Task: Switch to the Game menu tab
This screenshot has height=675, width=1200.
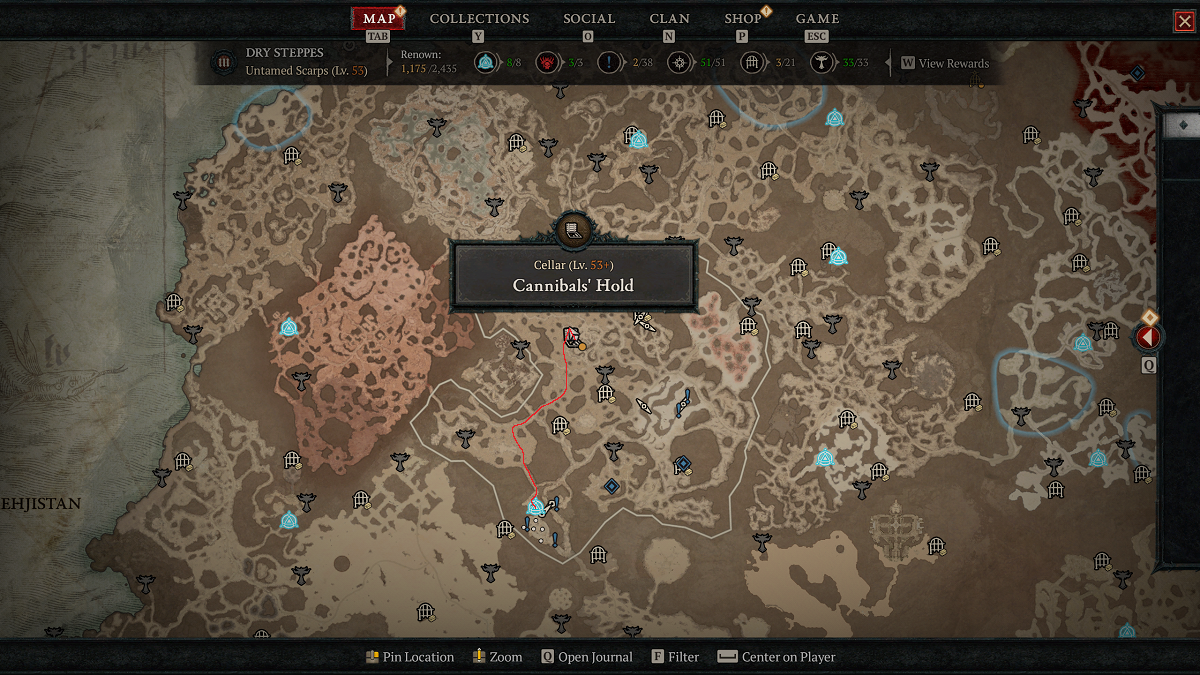Action: [x=817, y=19]
